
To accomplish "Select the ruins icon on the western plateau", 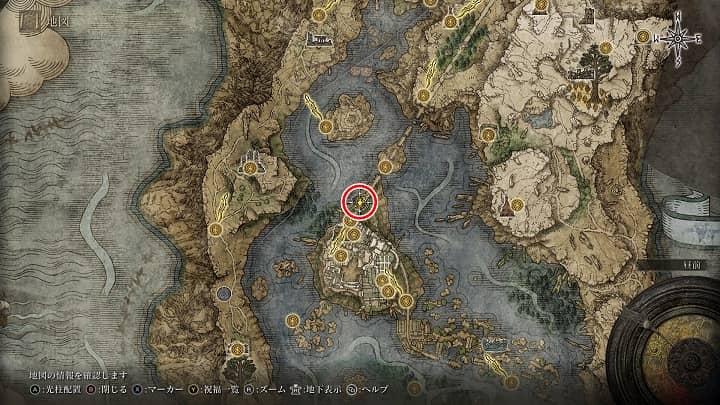I will (x=247, y=163).
